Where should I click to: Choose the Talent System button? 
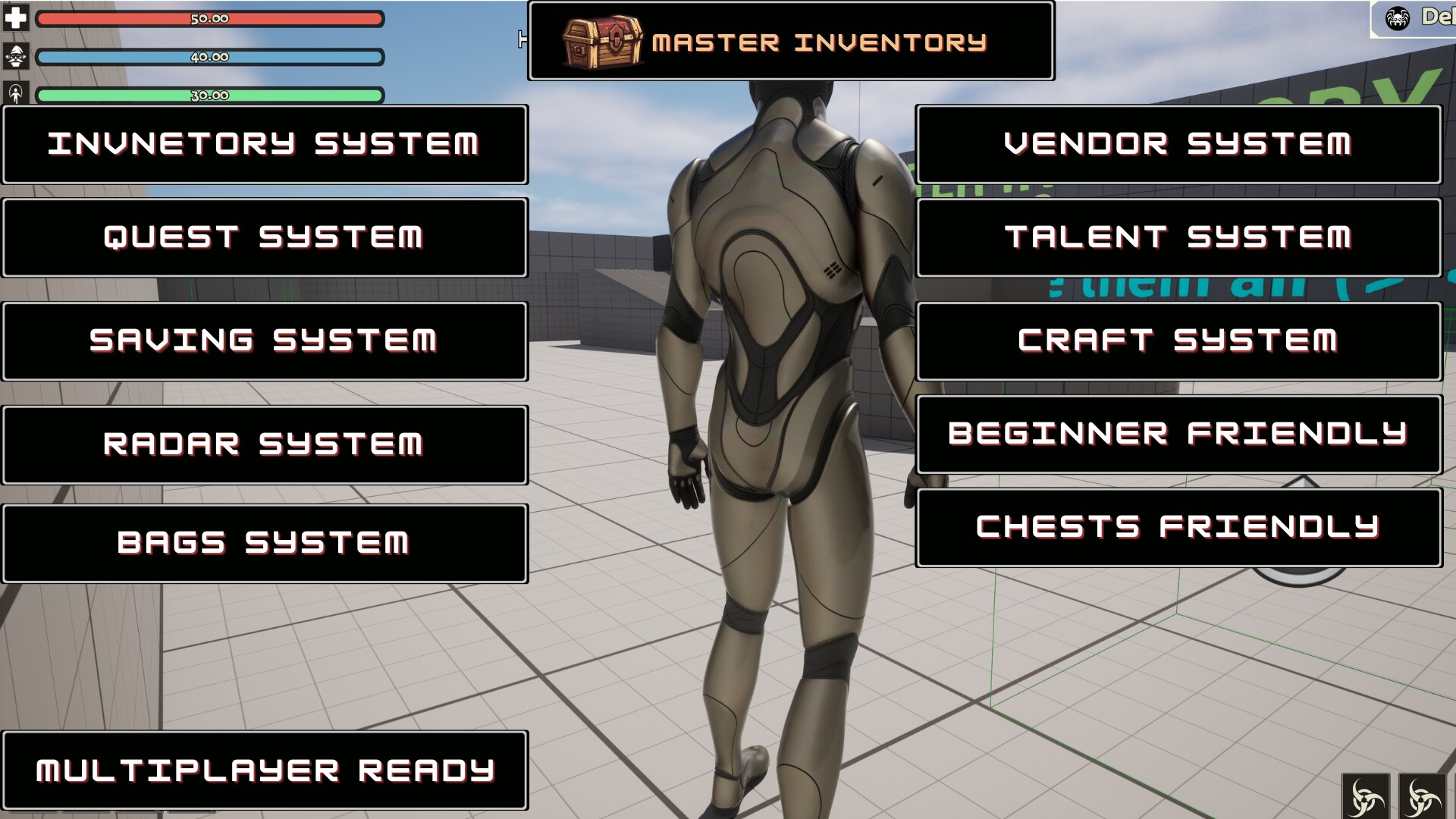[1178, 237]
